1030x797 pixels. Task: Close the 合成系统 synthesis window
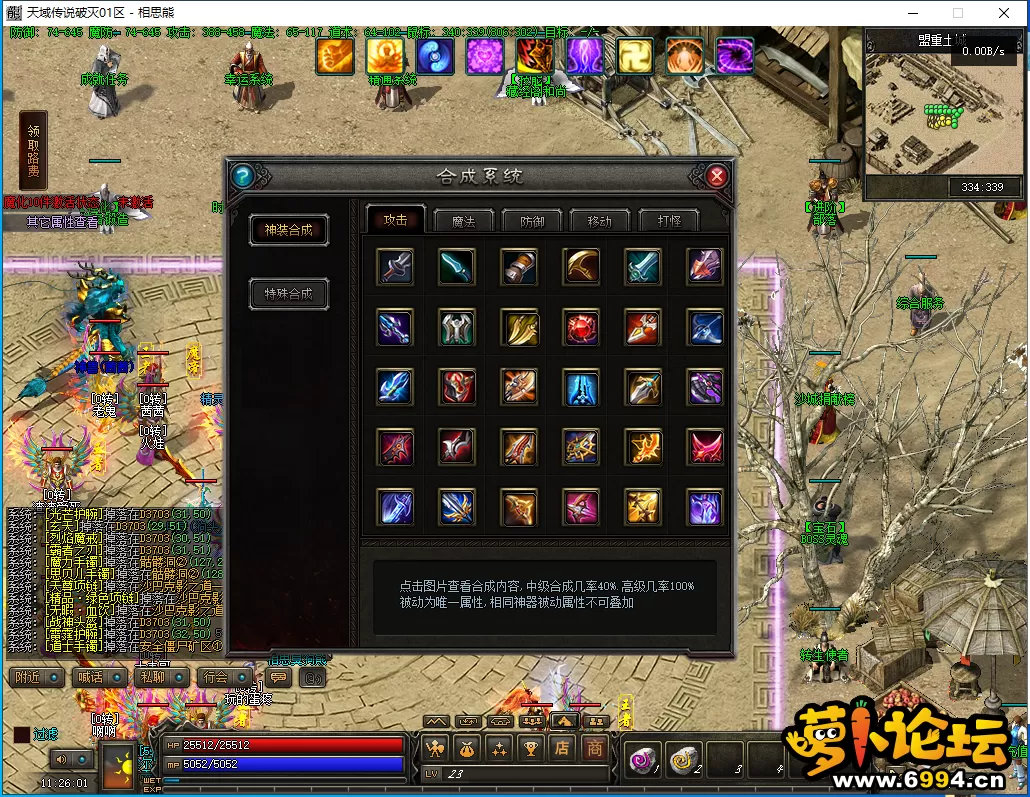716,177
